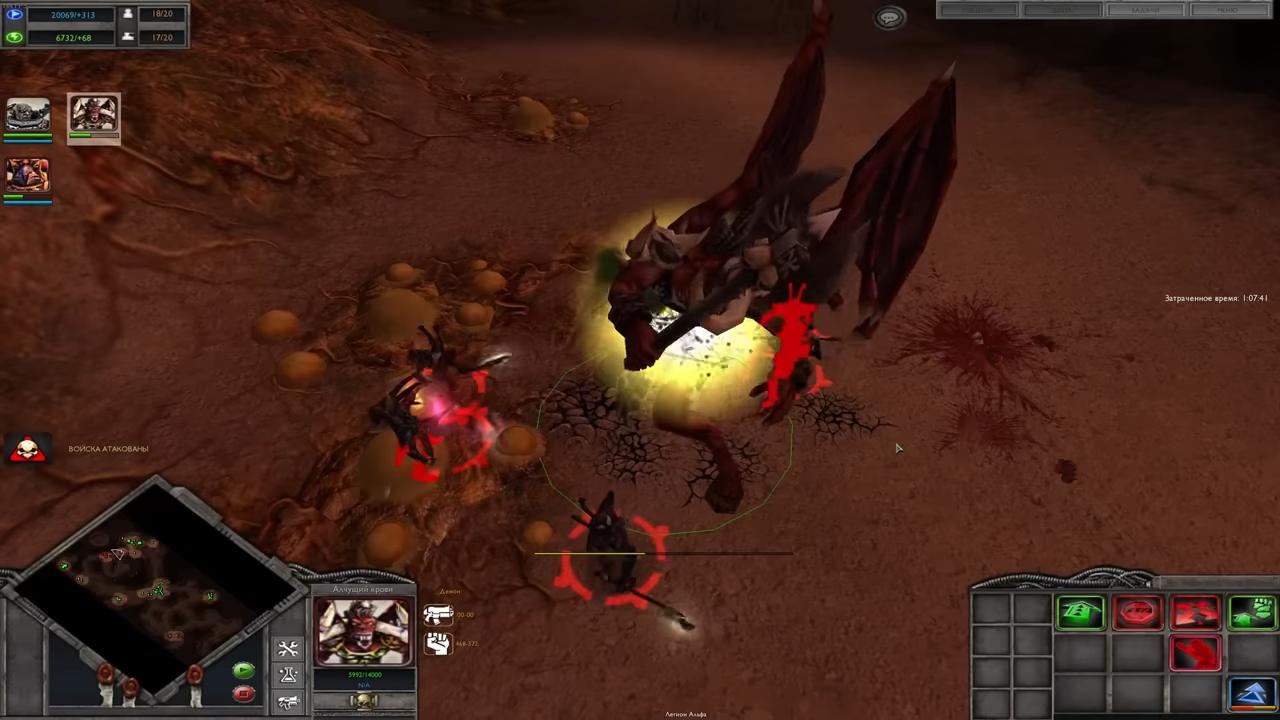Click the red stop button beside minimap
Image resolution: width=1280 pixels, height=720 pixels.
243,692
